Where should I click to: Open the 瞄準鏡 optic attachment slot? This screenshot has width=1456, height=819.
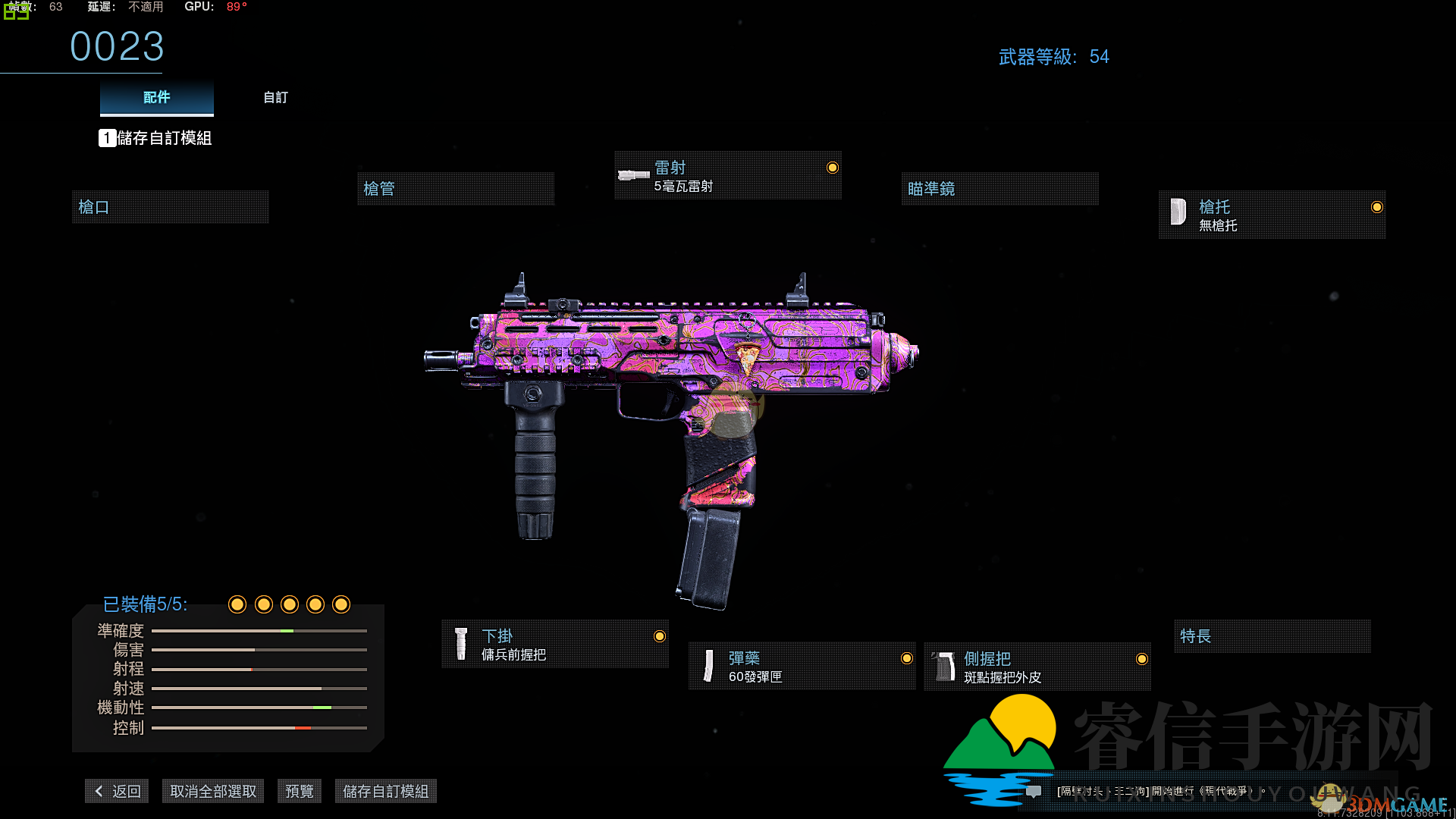[999, 188]
